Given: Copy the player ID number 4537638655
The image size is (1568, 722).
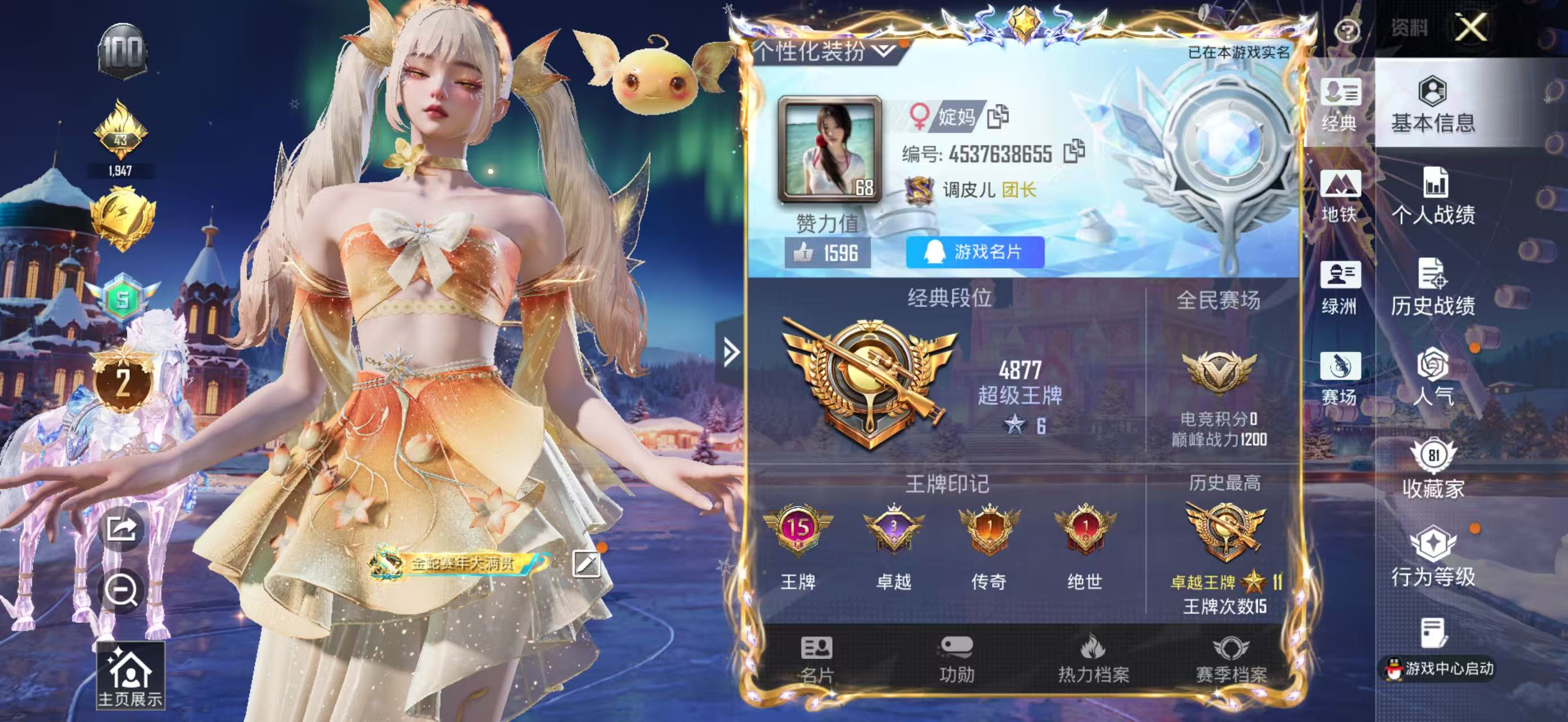Looking at the screenshot, I should [1074, 152].
